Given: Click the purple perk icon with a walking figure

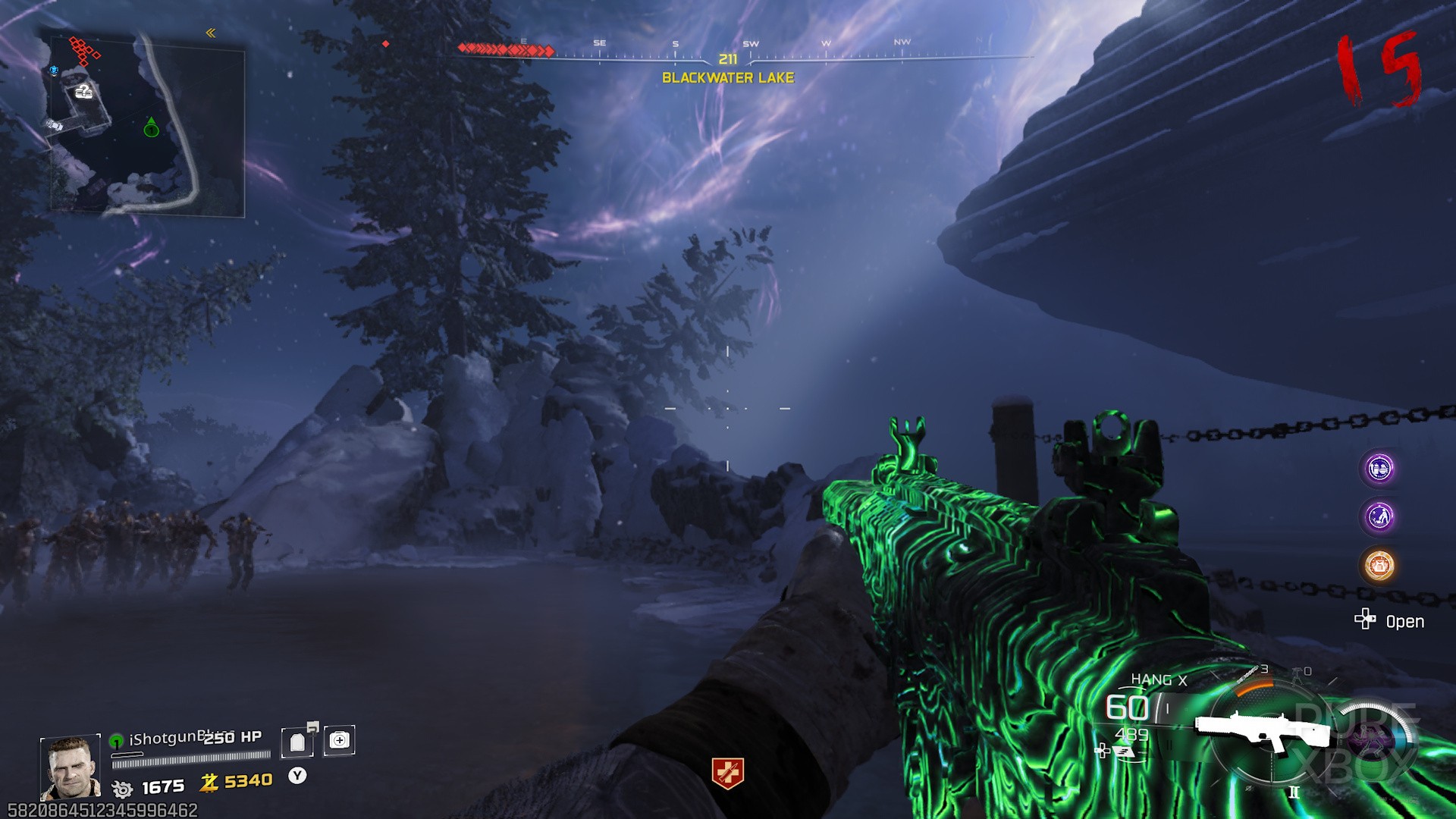Looking at the screenshot, I should tap(1379, 516).
